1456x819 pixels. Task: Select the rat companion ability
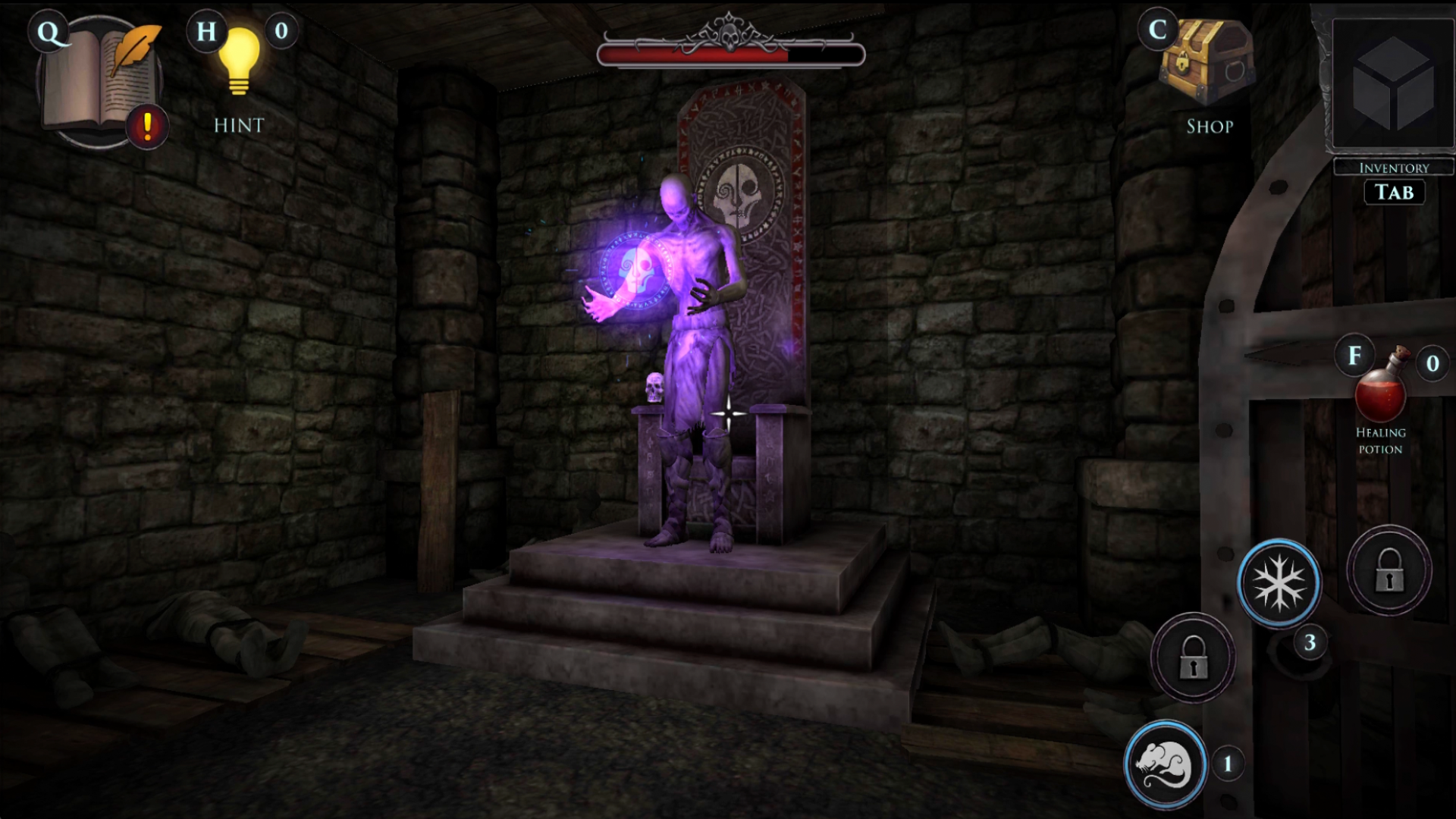click(1166, 764)
